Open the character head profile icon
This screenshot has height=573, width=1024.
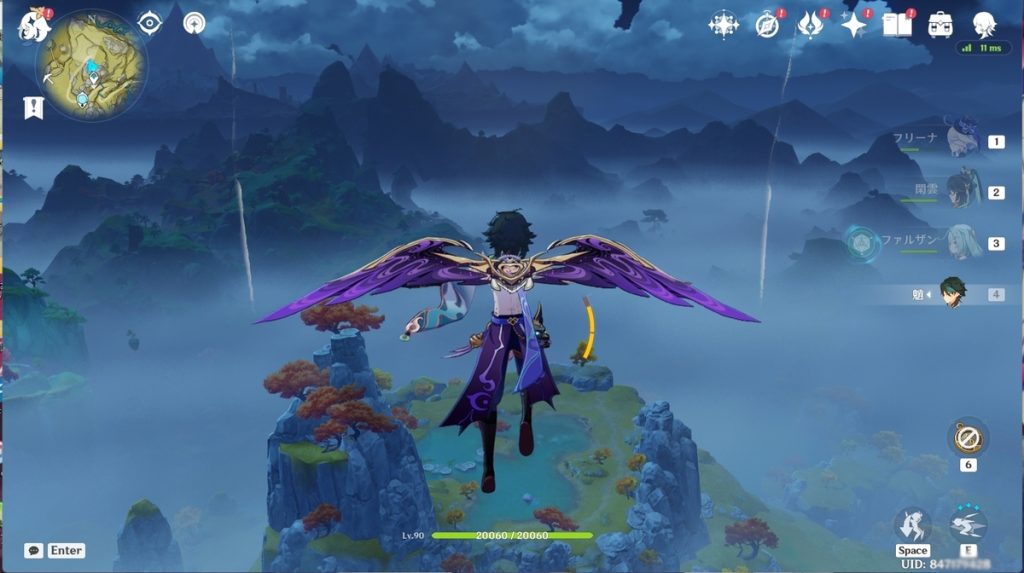pyautogui.click(x=984, y=25)
